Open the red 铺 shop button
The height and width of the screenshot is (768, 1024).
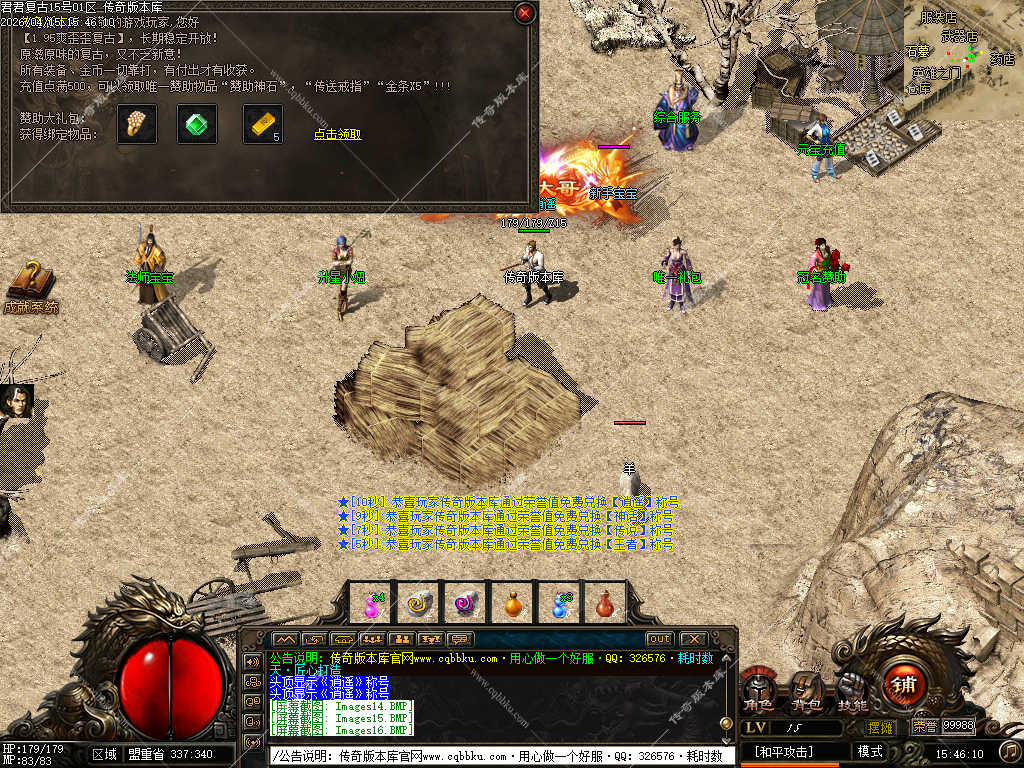pos(904,684)
